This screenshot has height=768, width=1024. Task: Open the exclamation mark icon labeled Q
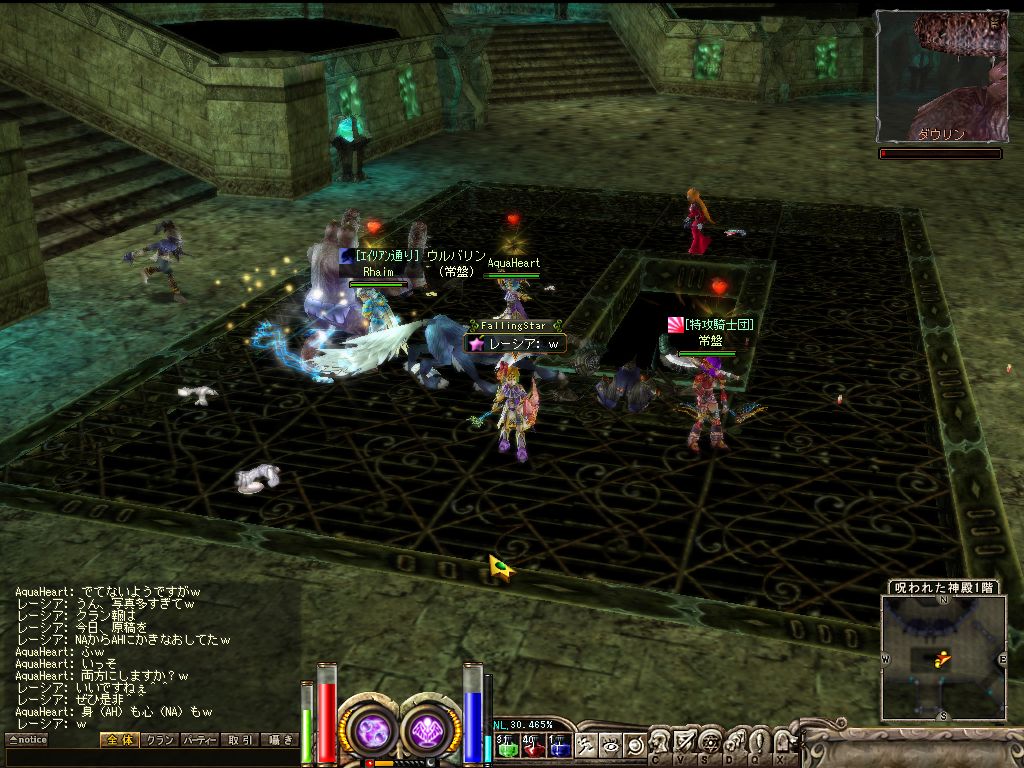758,742
